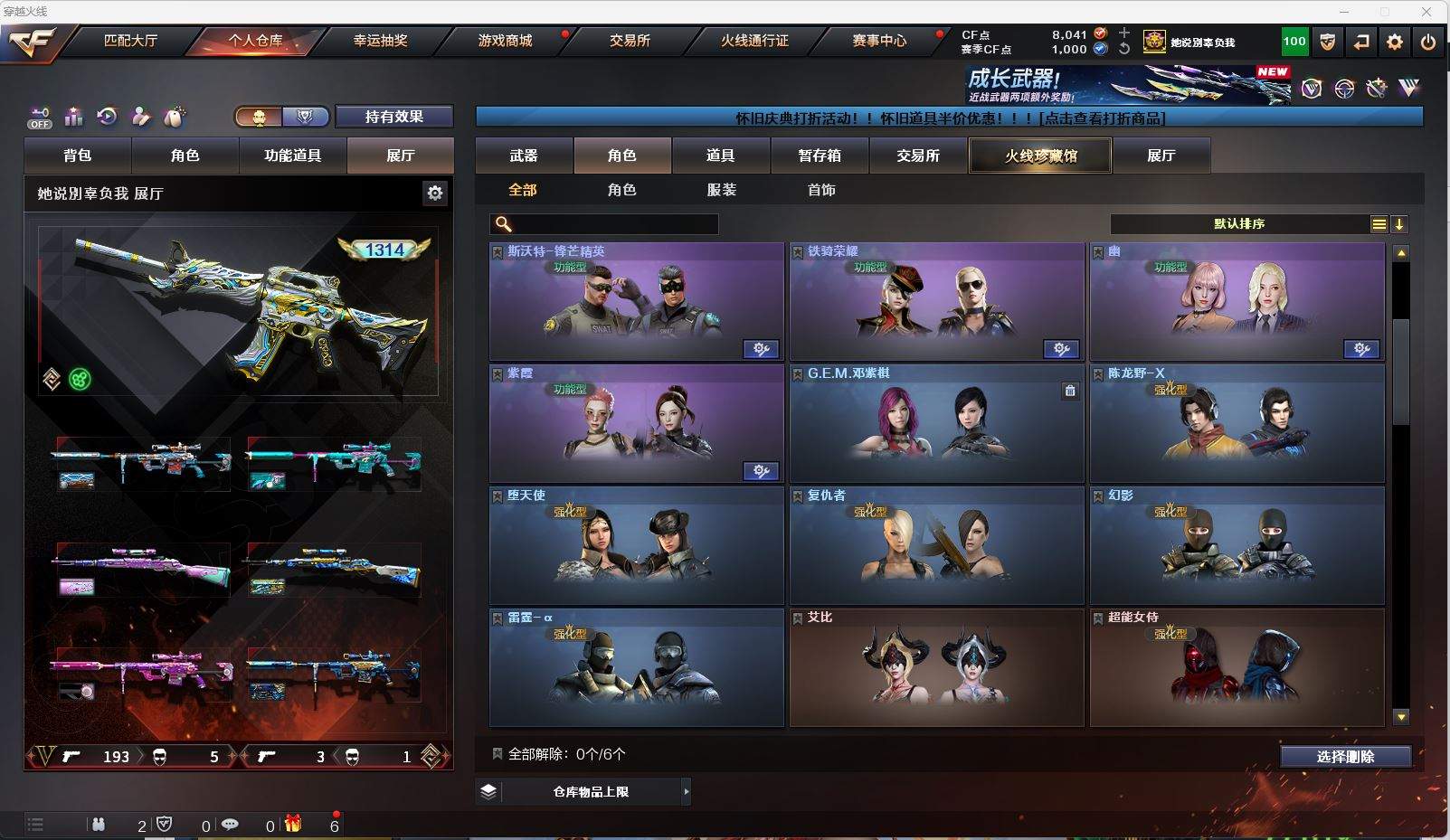The width and height of the screenshot is (1450, 840).
Task: Go to 幸运抽奖 lucky draw
Action: 380,41
